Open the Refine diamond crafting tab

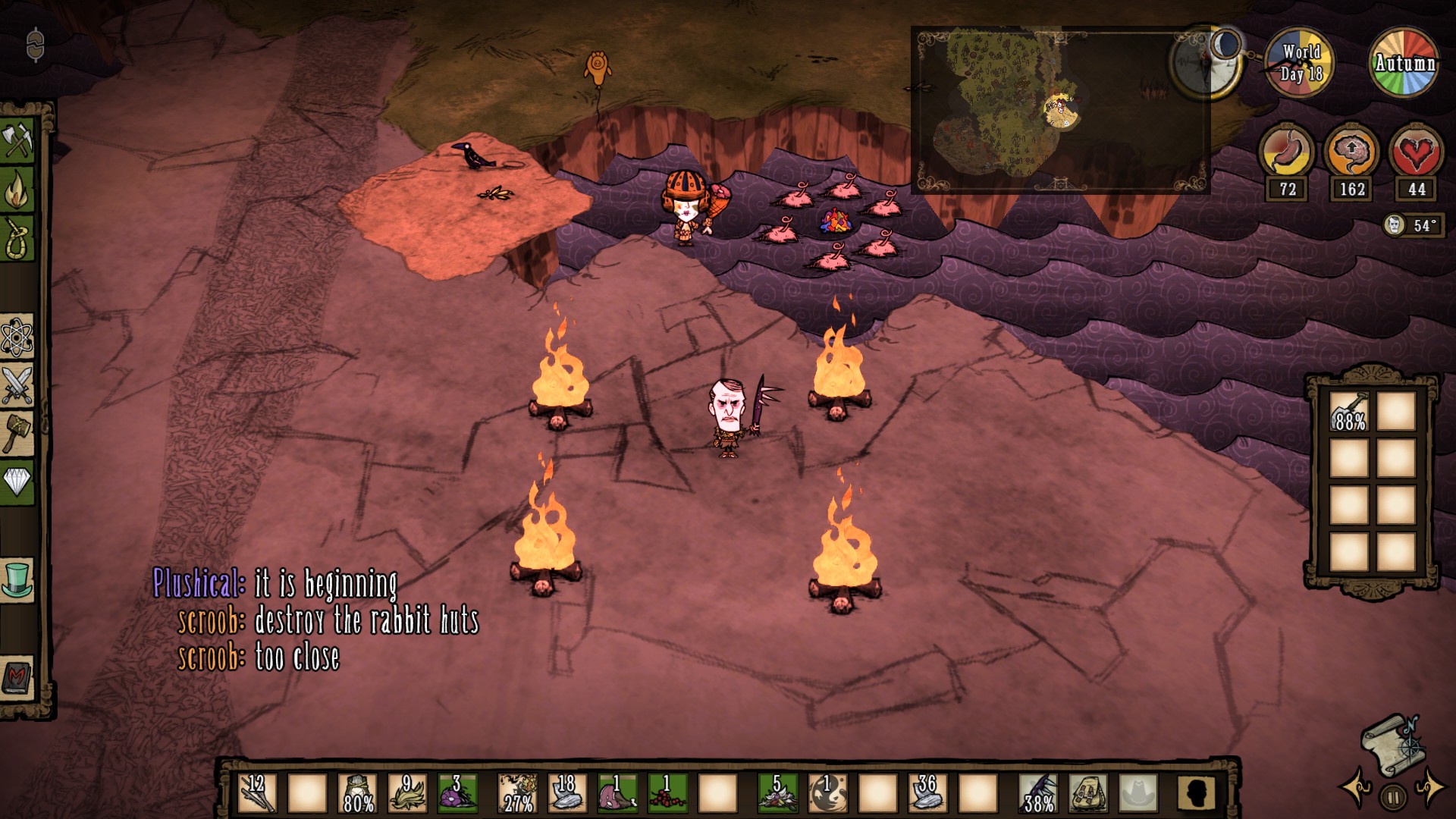tap(18, 481)
